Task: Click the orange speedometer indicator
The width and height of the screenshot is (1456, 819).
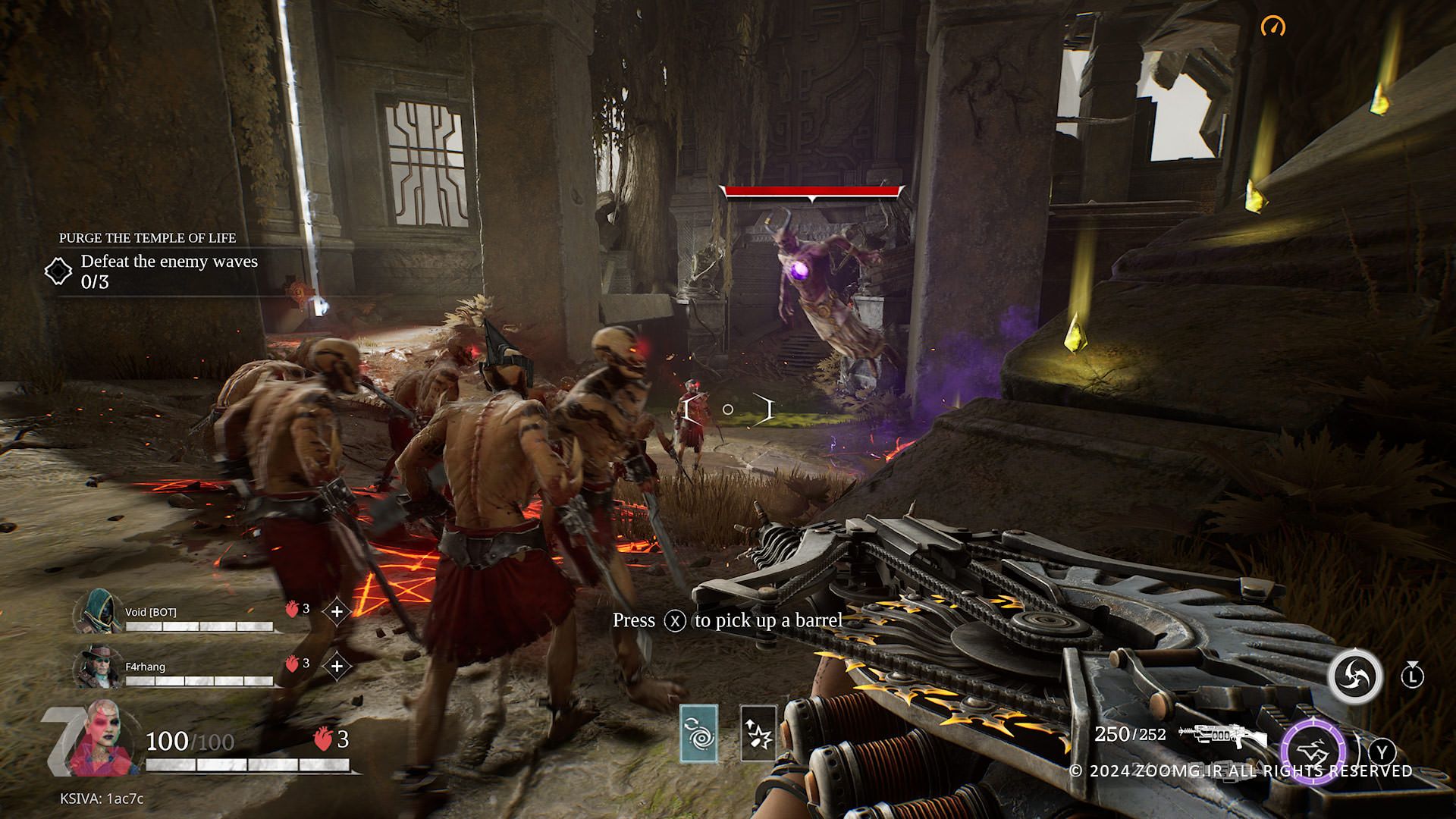Action: (1273, 27)
